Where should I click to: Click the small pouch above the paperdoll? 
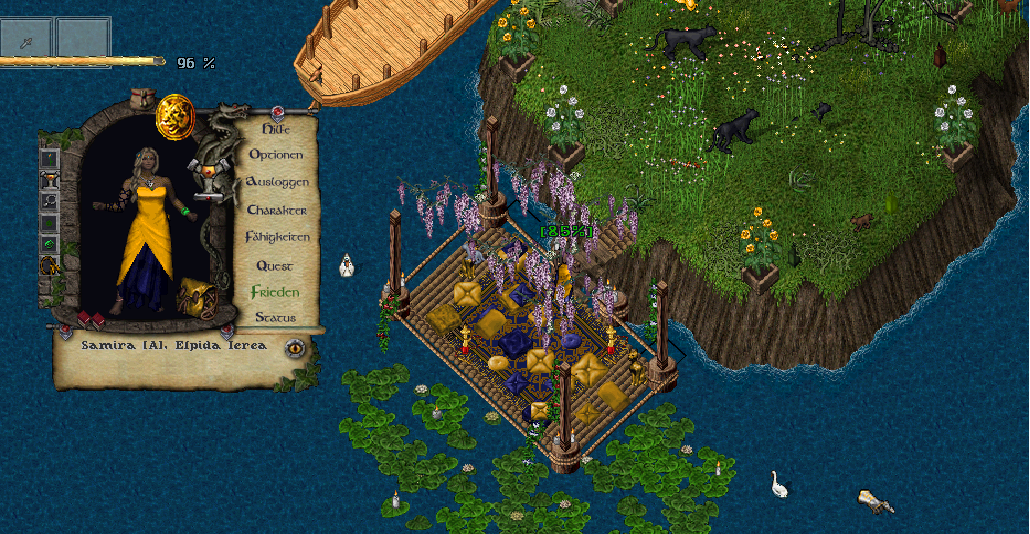140,98
